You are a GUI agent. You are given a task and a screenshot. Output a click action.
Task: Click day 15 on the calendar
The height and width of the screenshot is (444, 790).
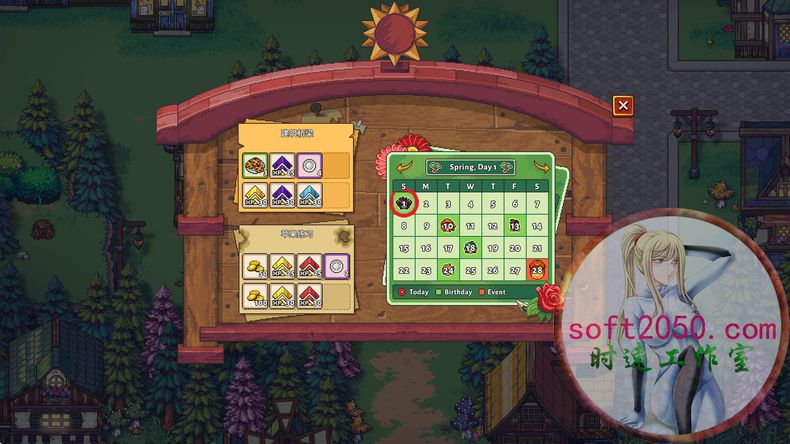click(x=404, y=248)
